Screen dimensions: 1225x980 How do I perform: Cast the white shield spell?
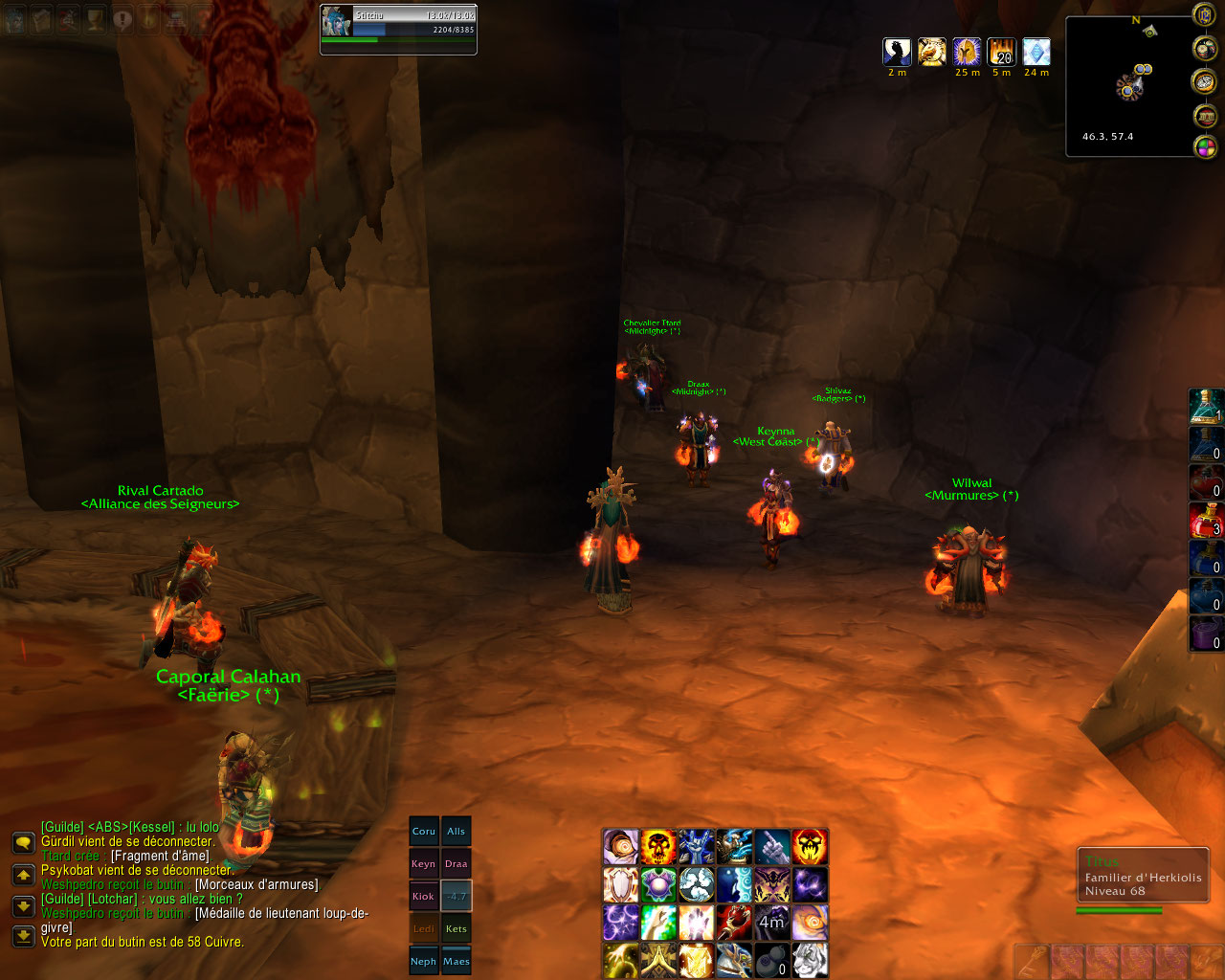click(x=620, y=884)
